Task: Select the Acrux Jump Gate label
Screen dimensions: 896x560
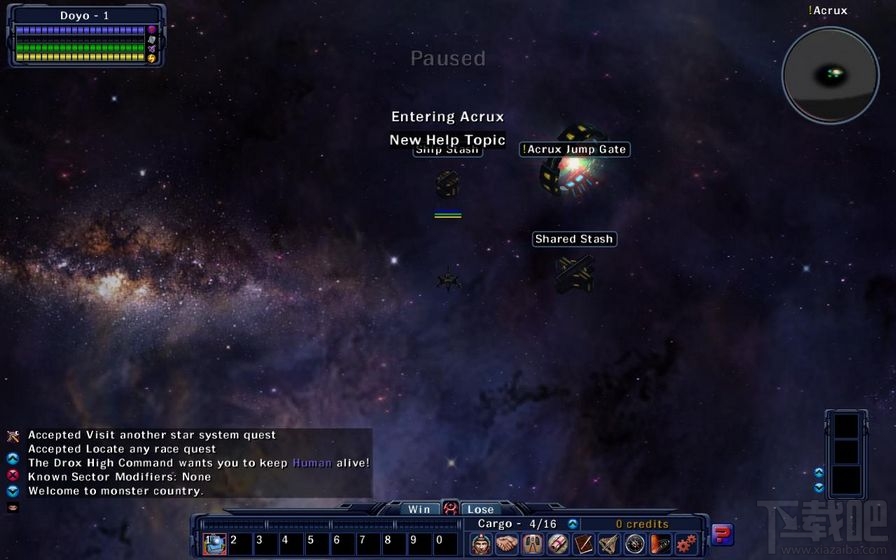Action: click(x=575, y=149)
